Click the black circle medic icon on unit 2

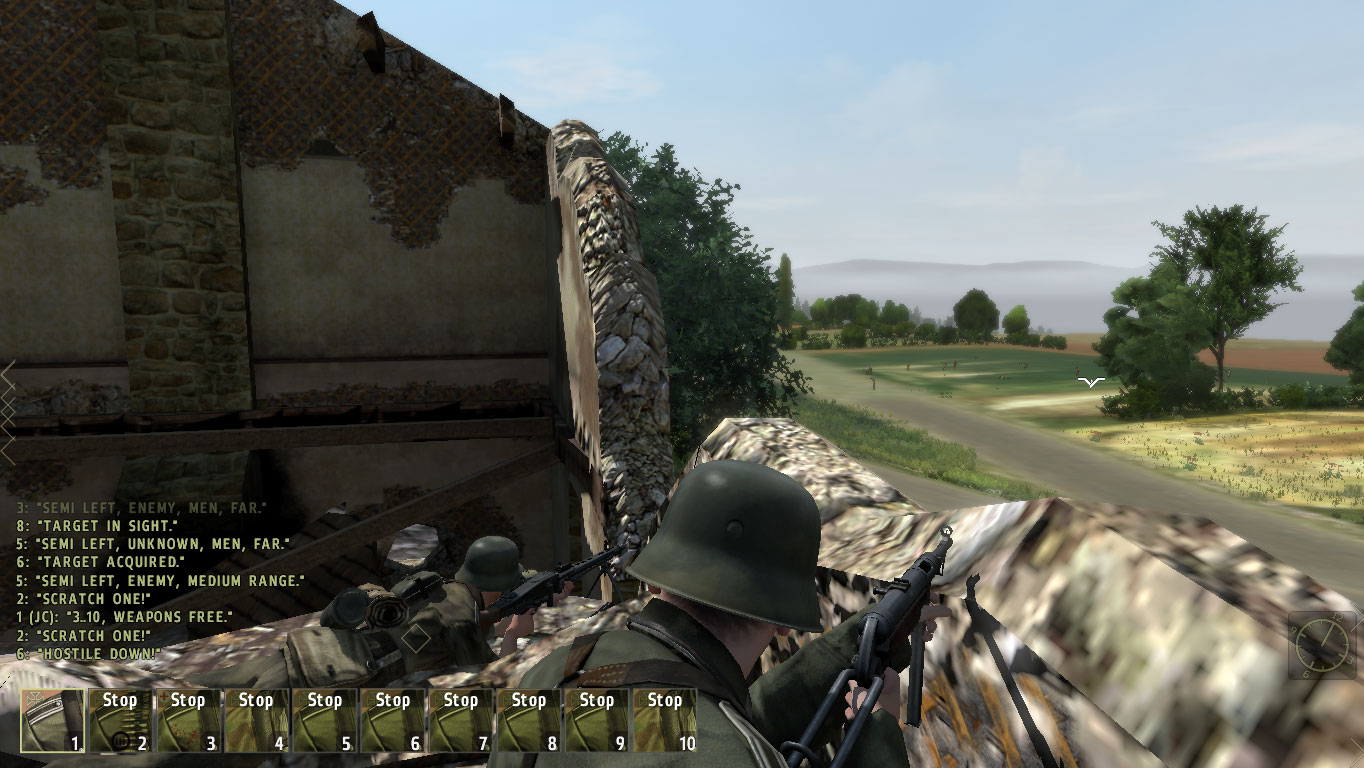point(122,739)
